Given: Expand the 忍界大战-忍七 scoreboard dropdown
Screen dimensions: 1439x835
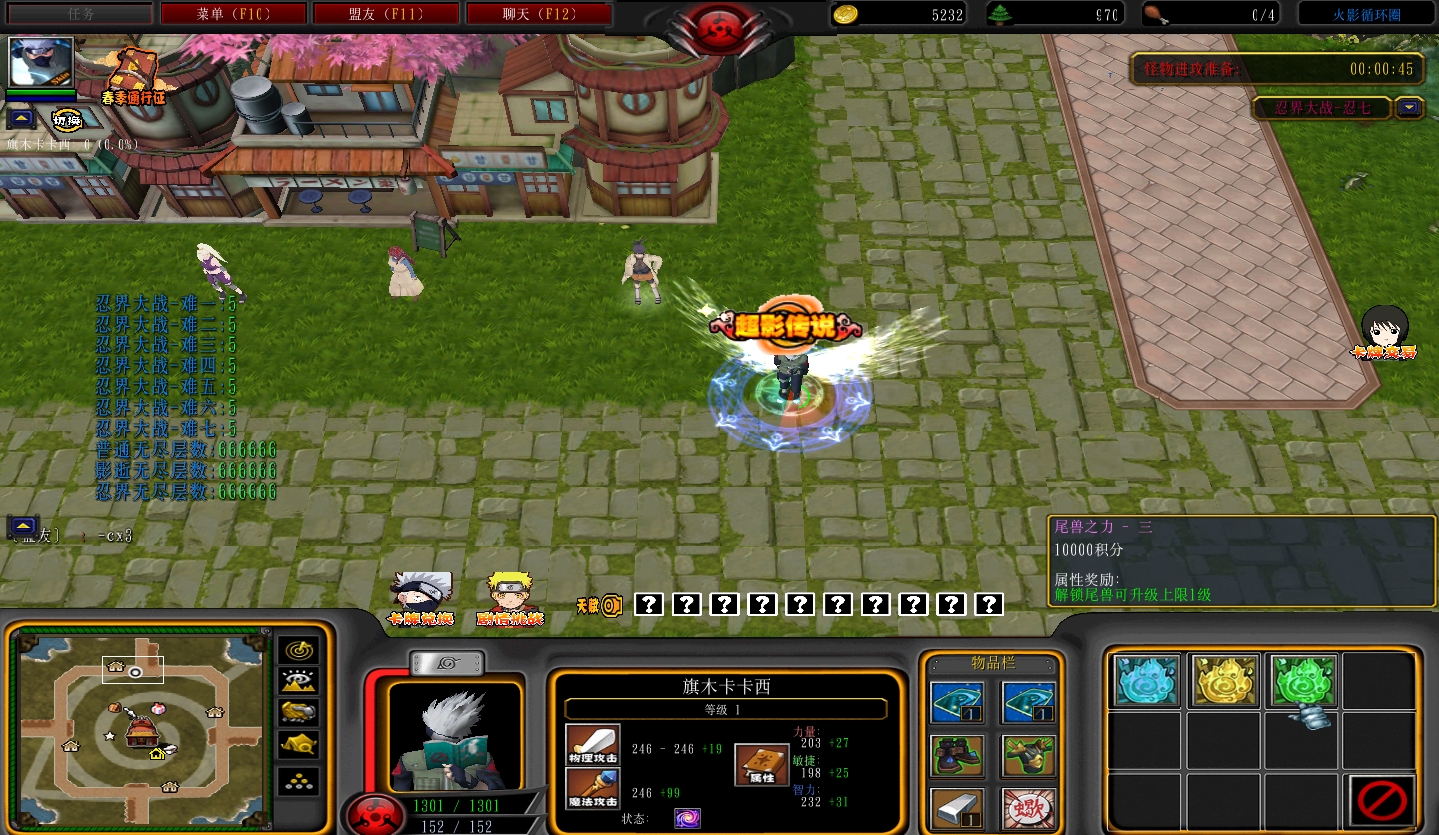Looking at the screenshot, I should 1410,108.
